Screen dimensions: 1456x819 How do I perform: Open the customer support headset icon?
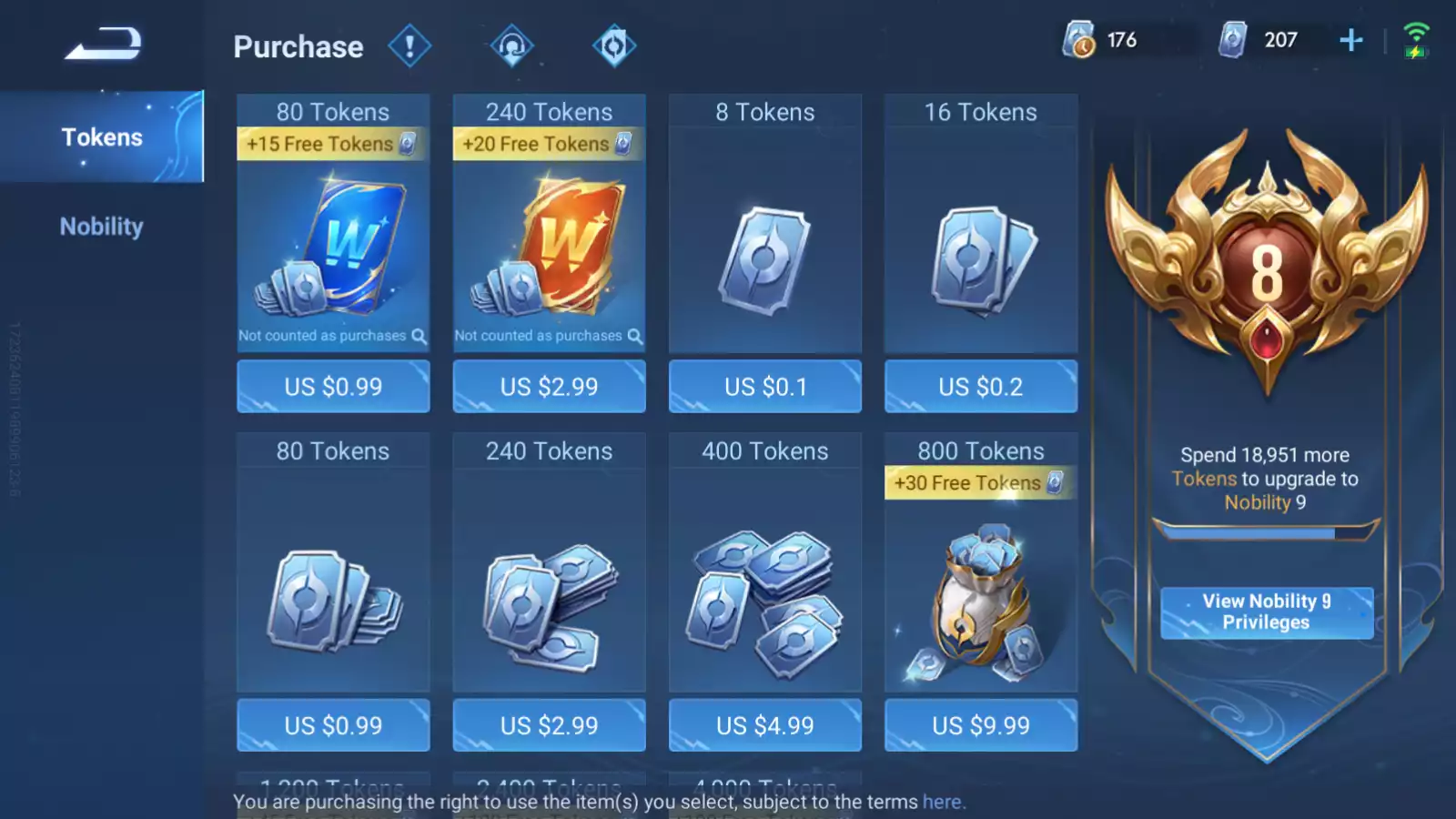click(511, 46)
